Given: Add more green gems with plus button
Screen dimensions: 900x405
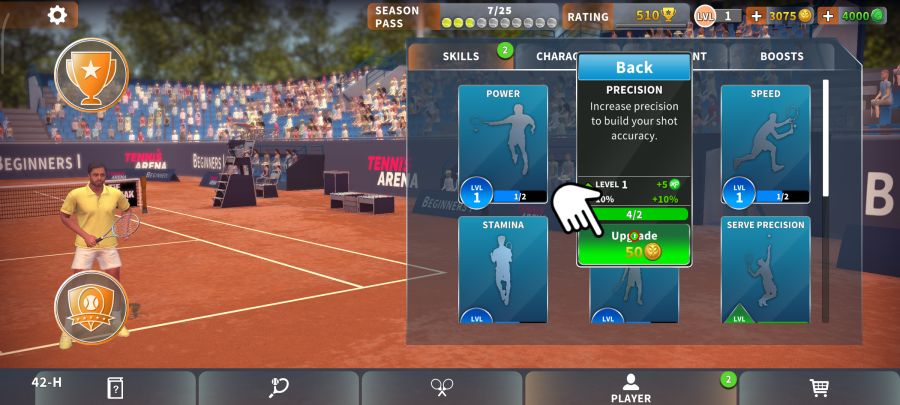Looking at the screenshot, I should point(828,16).
